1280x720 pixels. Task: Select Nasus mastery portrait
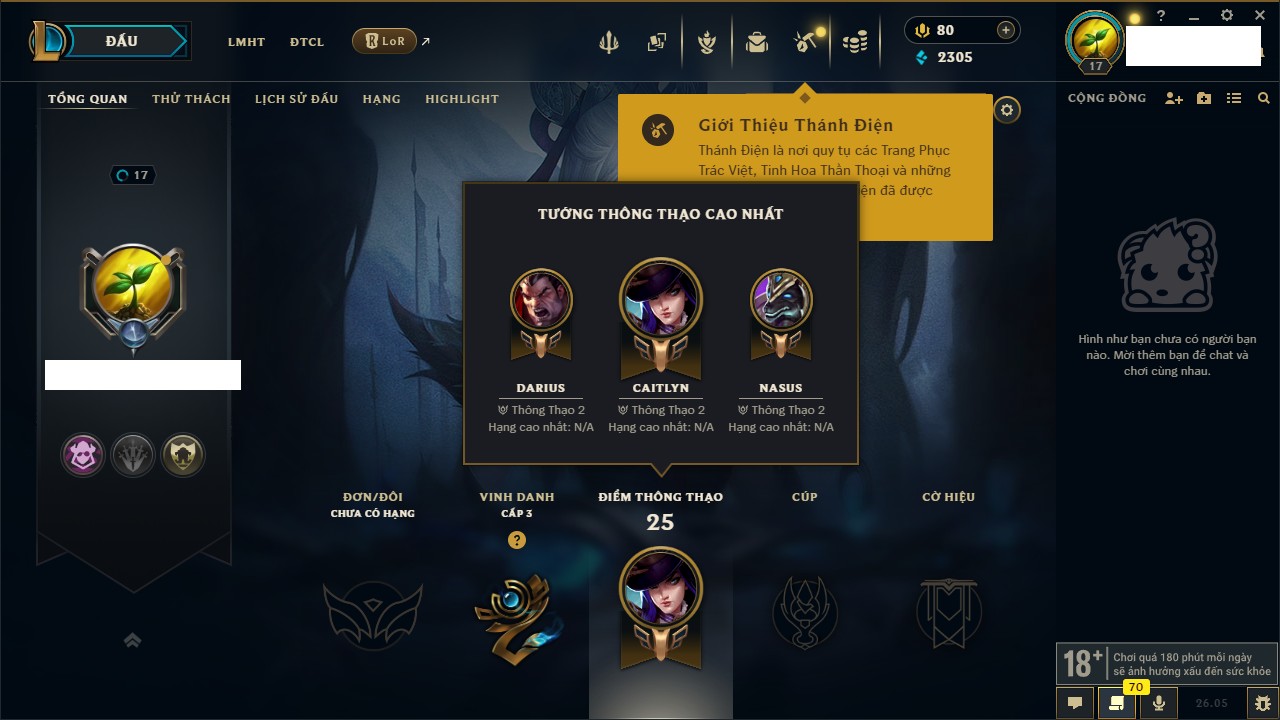point(781,300)
